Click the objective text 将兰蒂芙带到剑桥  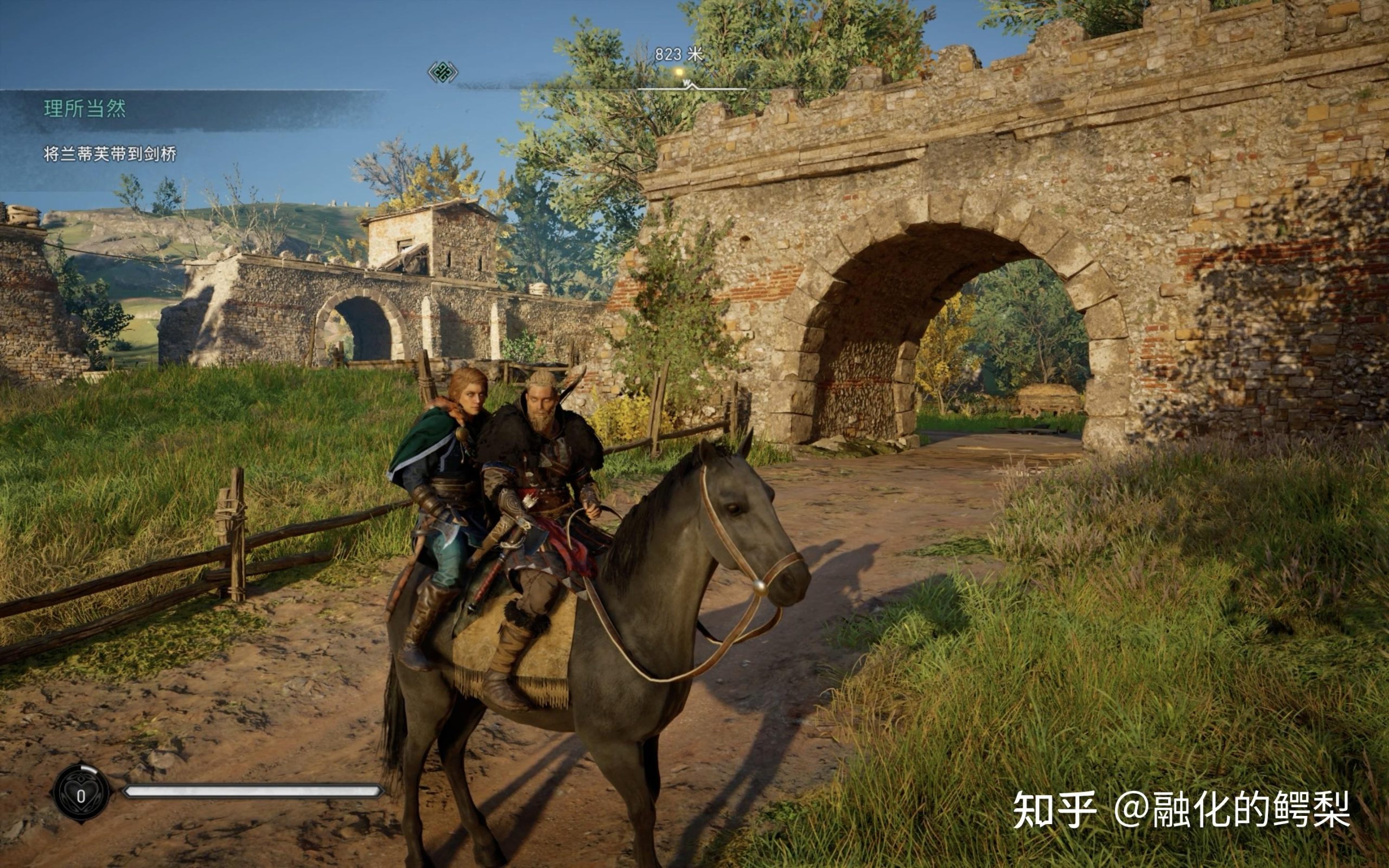point(110,154)
